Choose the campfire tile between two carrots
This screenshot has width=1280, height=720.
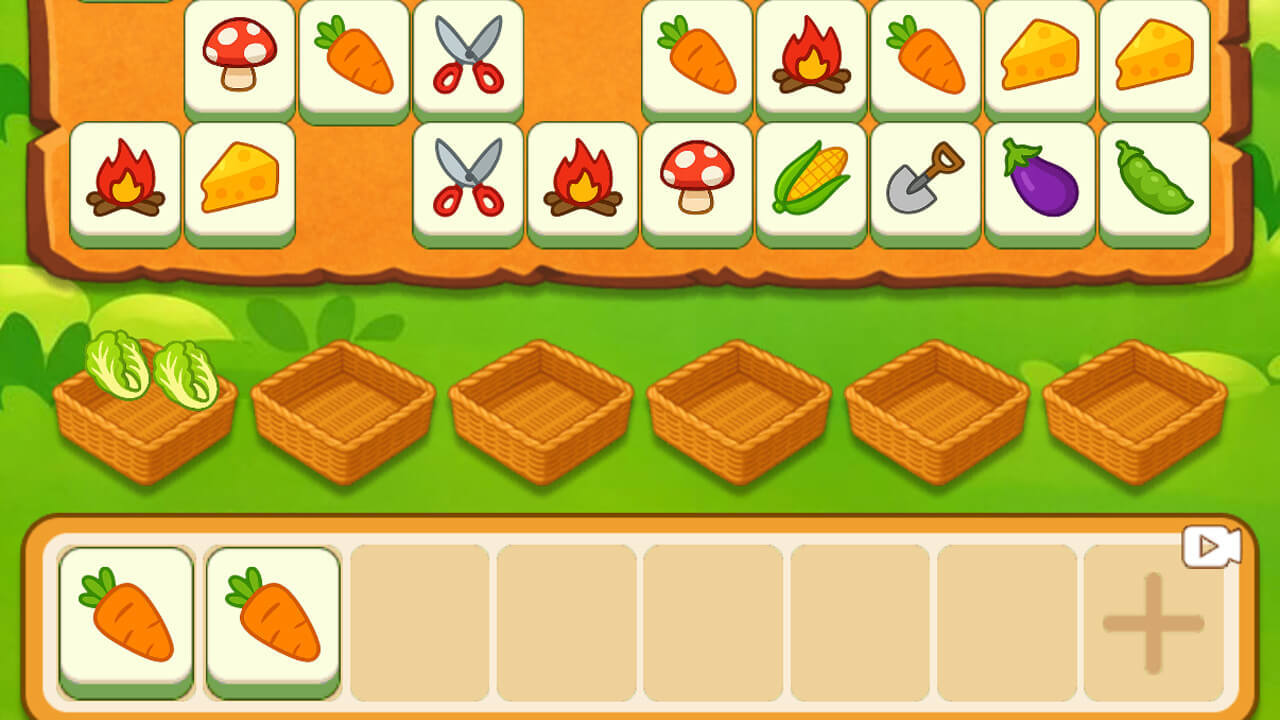coord(811,57)
